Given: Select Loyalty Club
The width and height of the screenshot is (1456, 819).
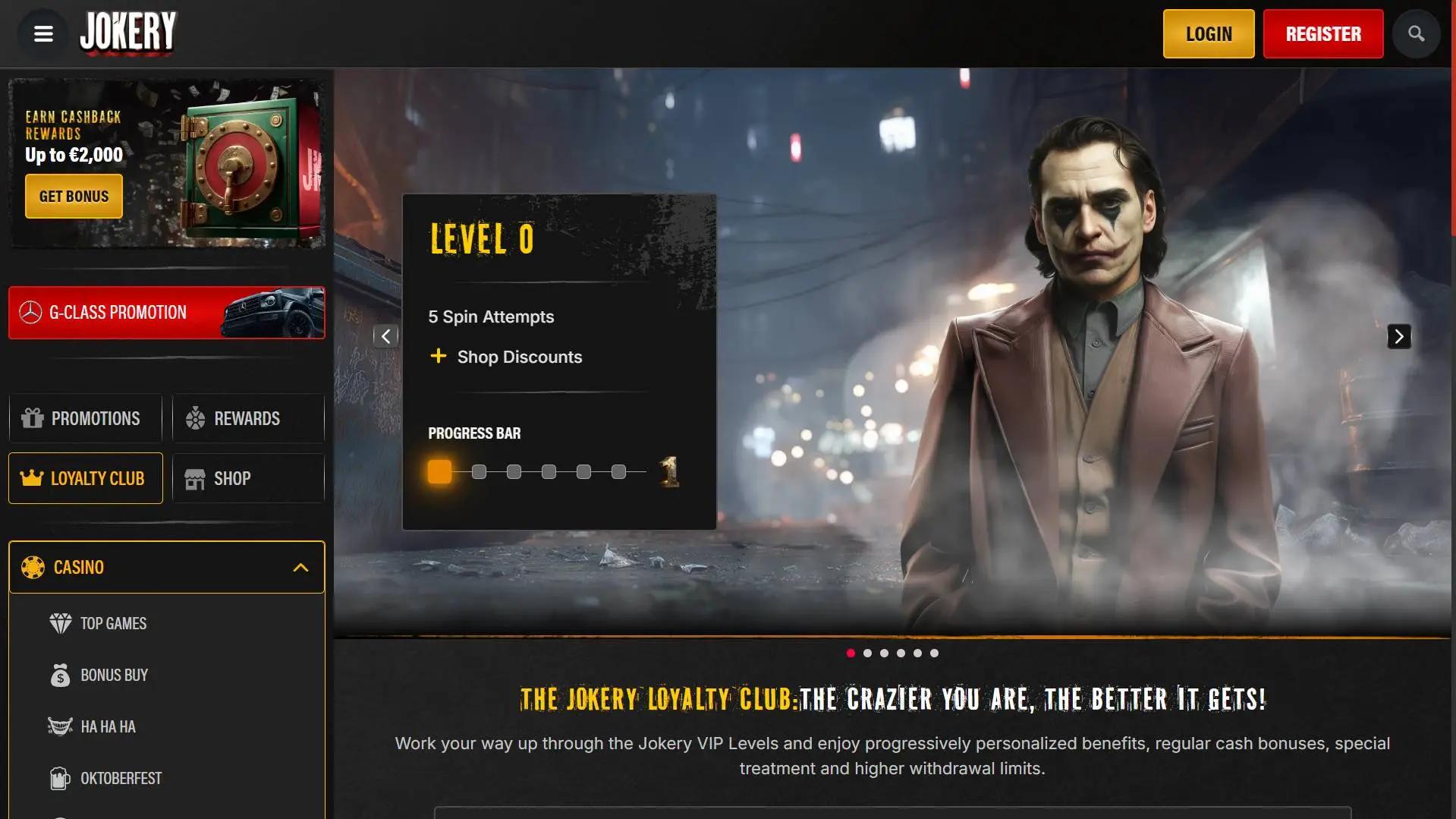Looking at the screenshot, I should pos(85,478).
